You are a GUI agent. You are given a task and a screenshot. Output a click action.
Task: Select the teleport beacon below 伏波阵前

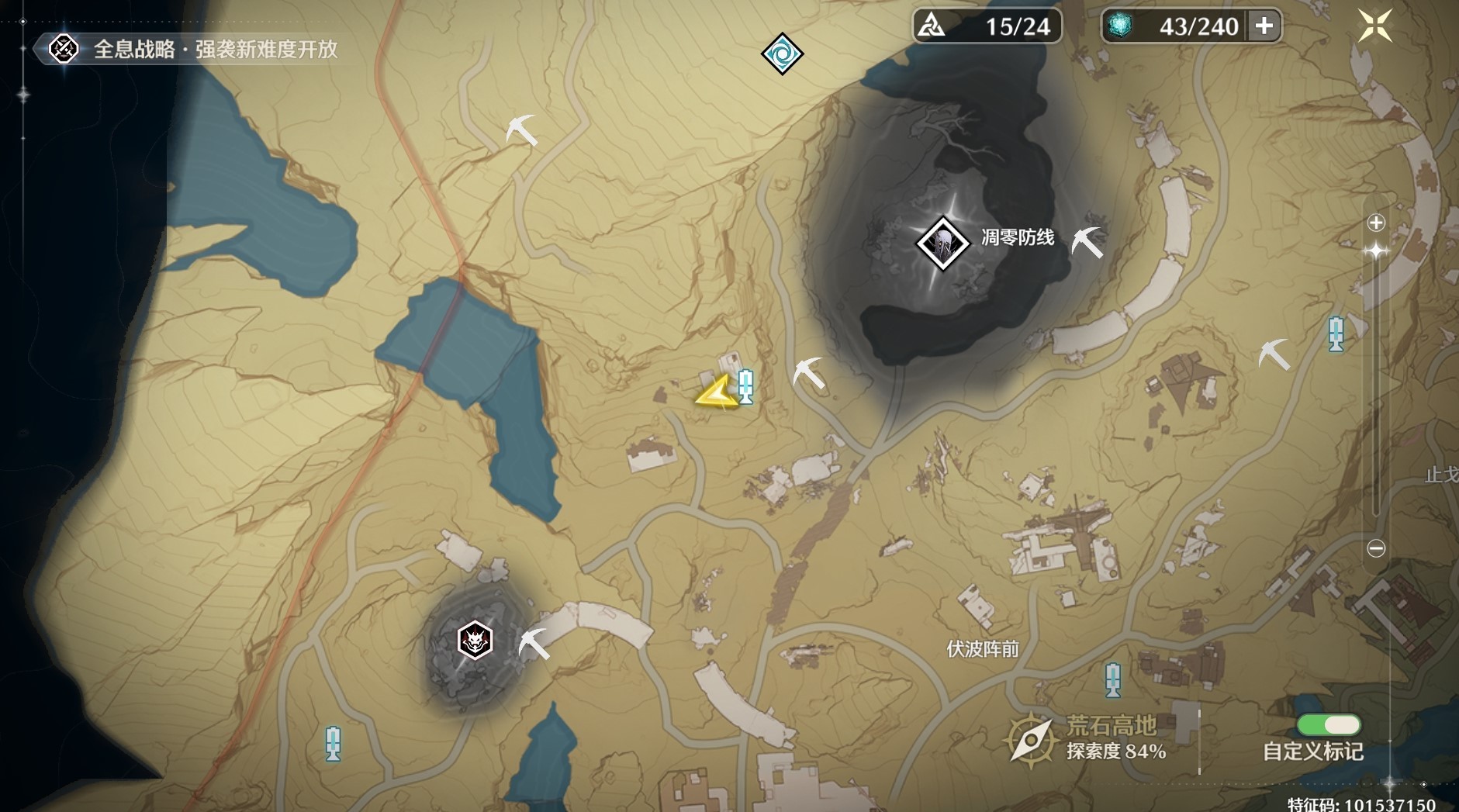tap(1113, 679)
